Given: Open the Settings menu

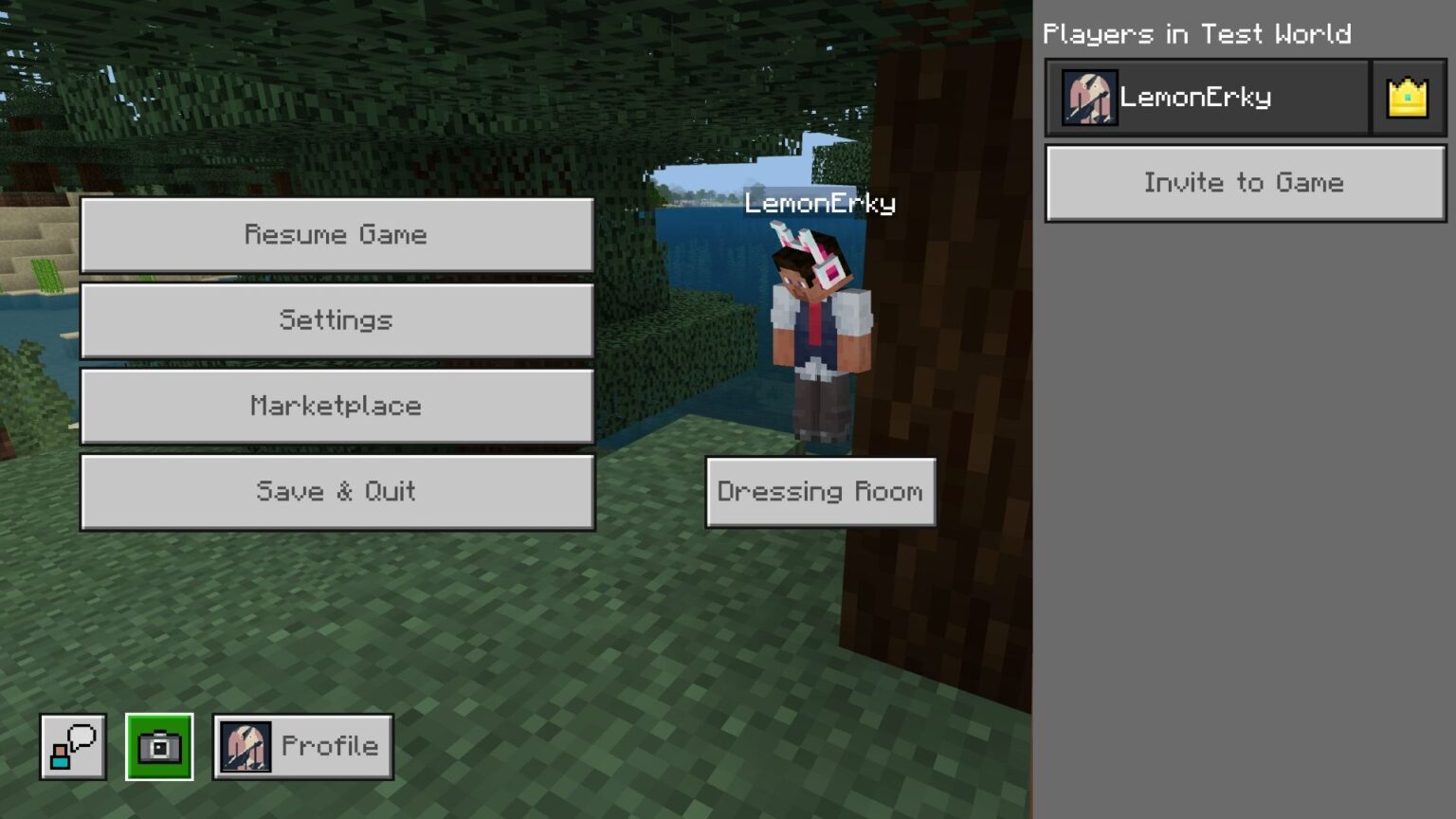Looking at the screenshot, I should coord(337,320).
